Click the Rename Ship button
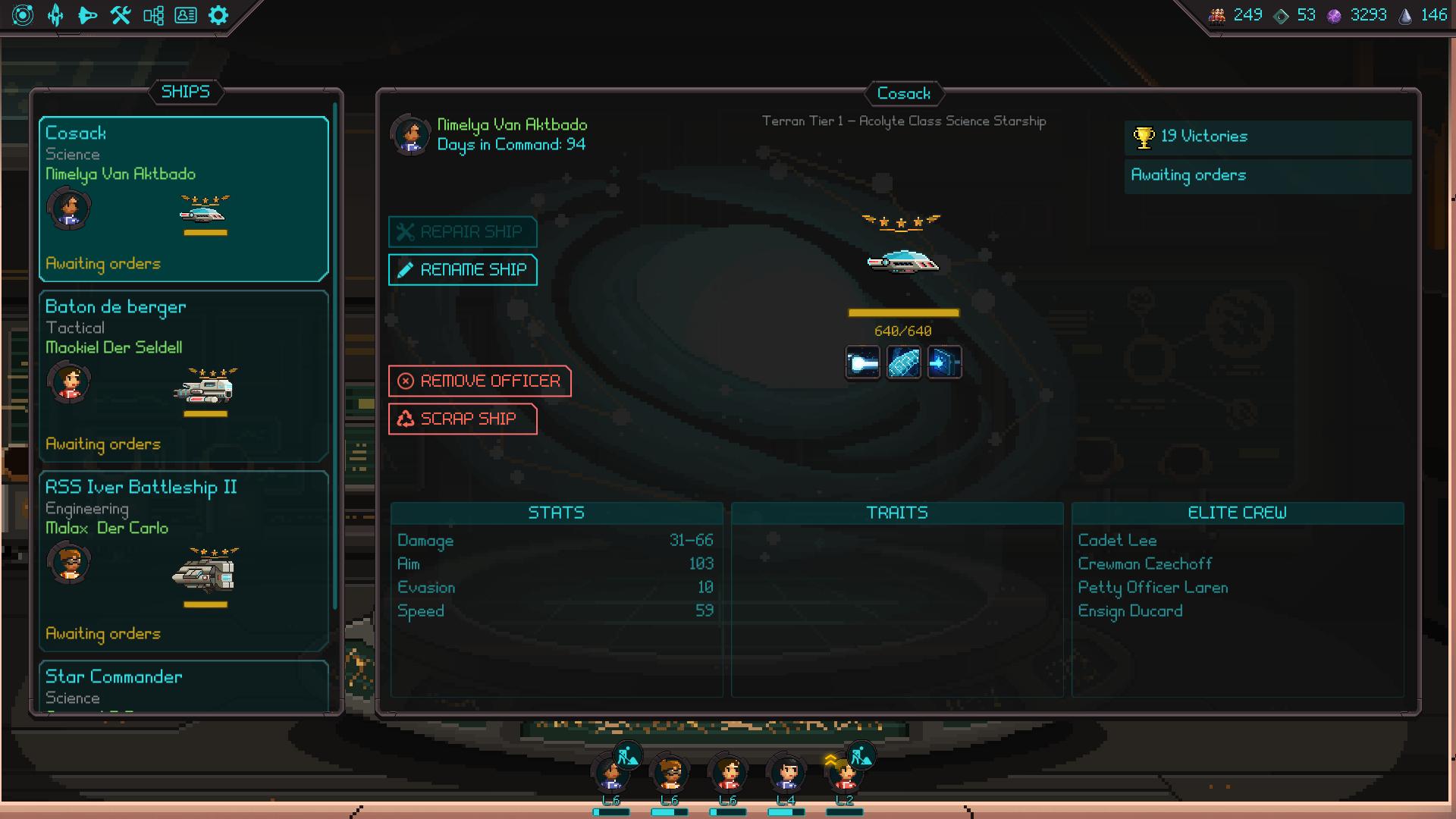This screenshot has height=819, width=1456. 463,270
